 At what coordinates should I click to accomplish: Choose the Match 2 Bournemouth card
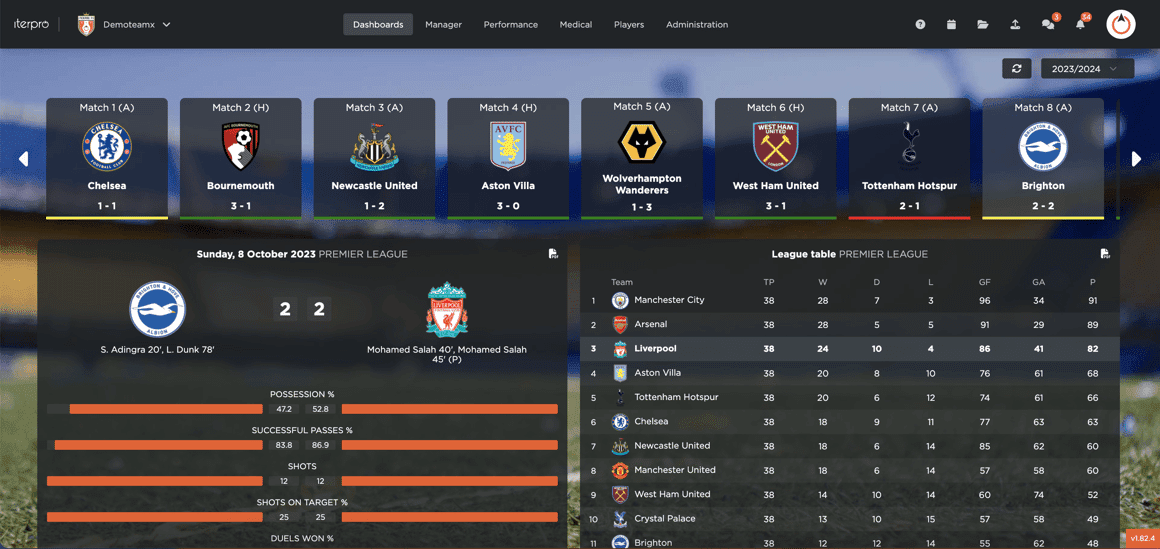coord(241,158)
